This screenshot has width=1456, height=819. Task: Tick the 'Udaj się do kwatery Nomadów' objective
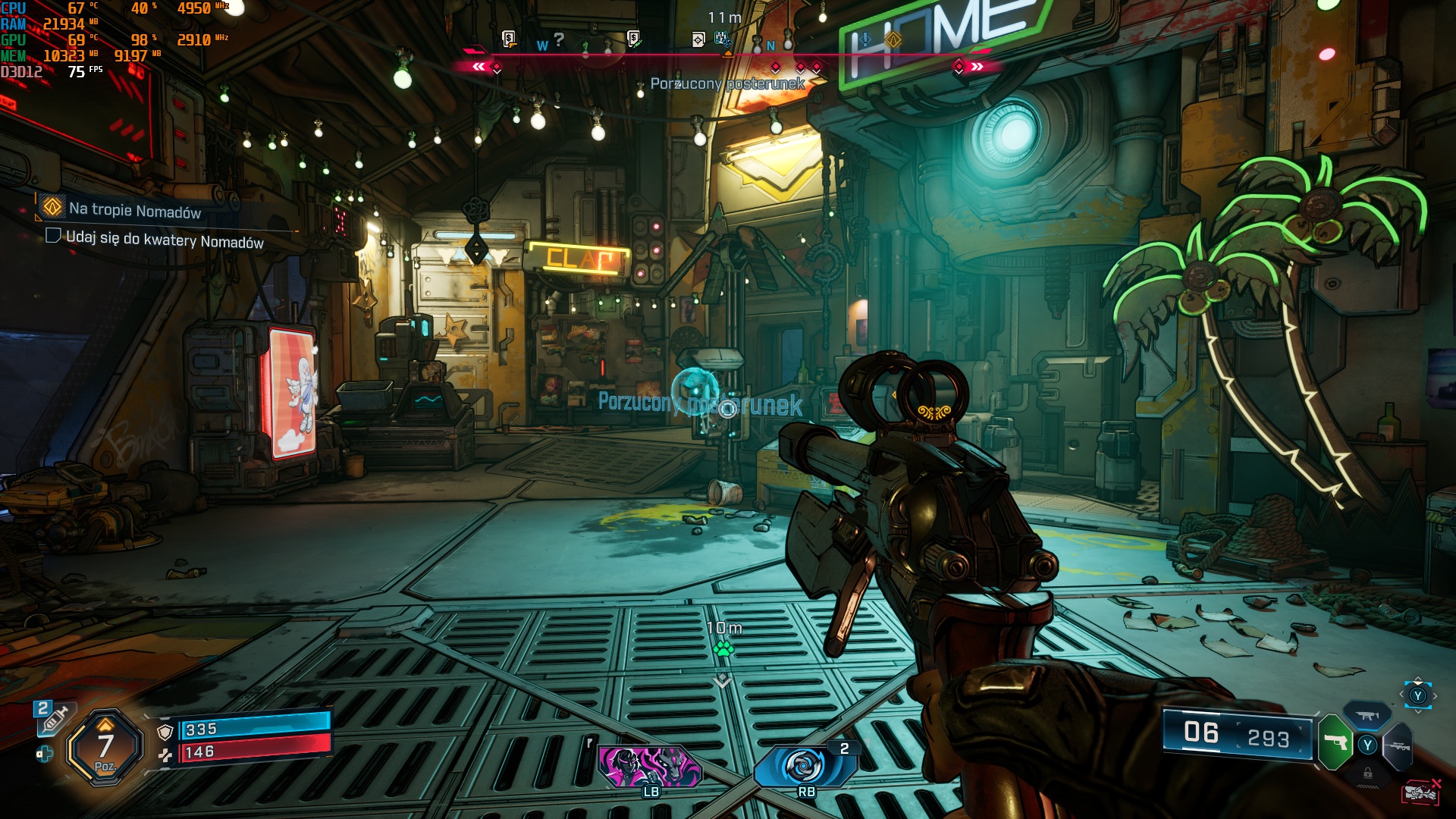[x=53, y=236]
